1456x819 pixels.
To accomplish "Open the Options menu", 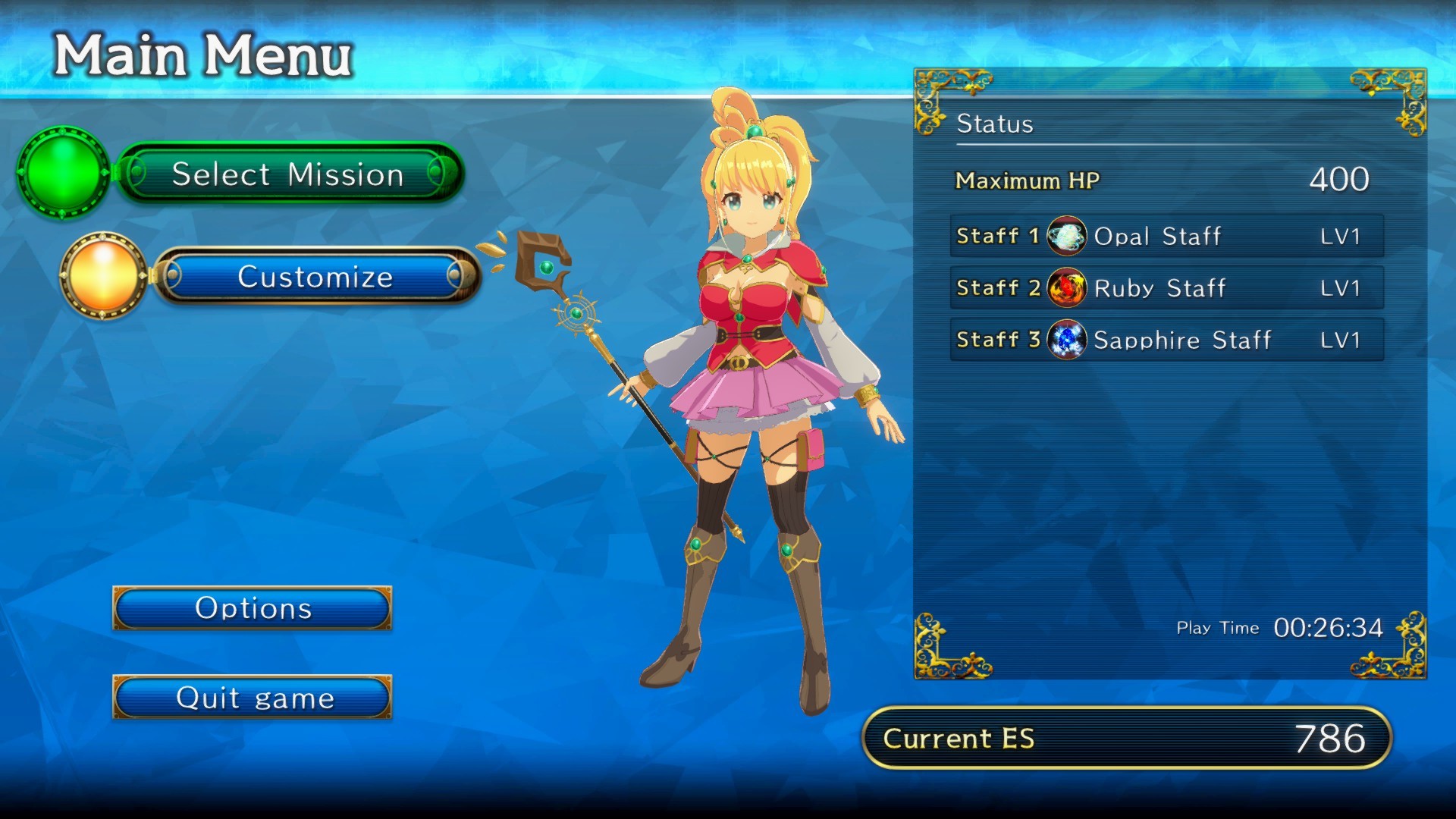I will [253, 608].
